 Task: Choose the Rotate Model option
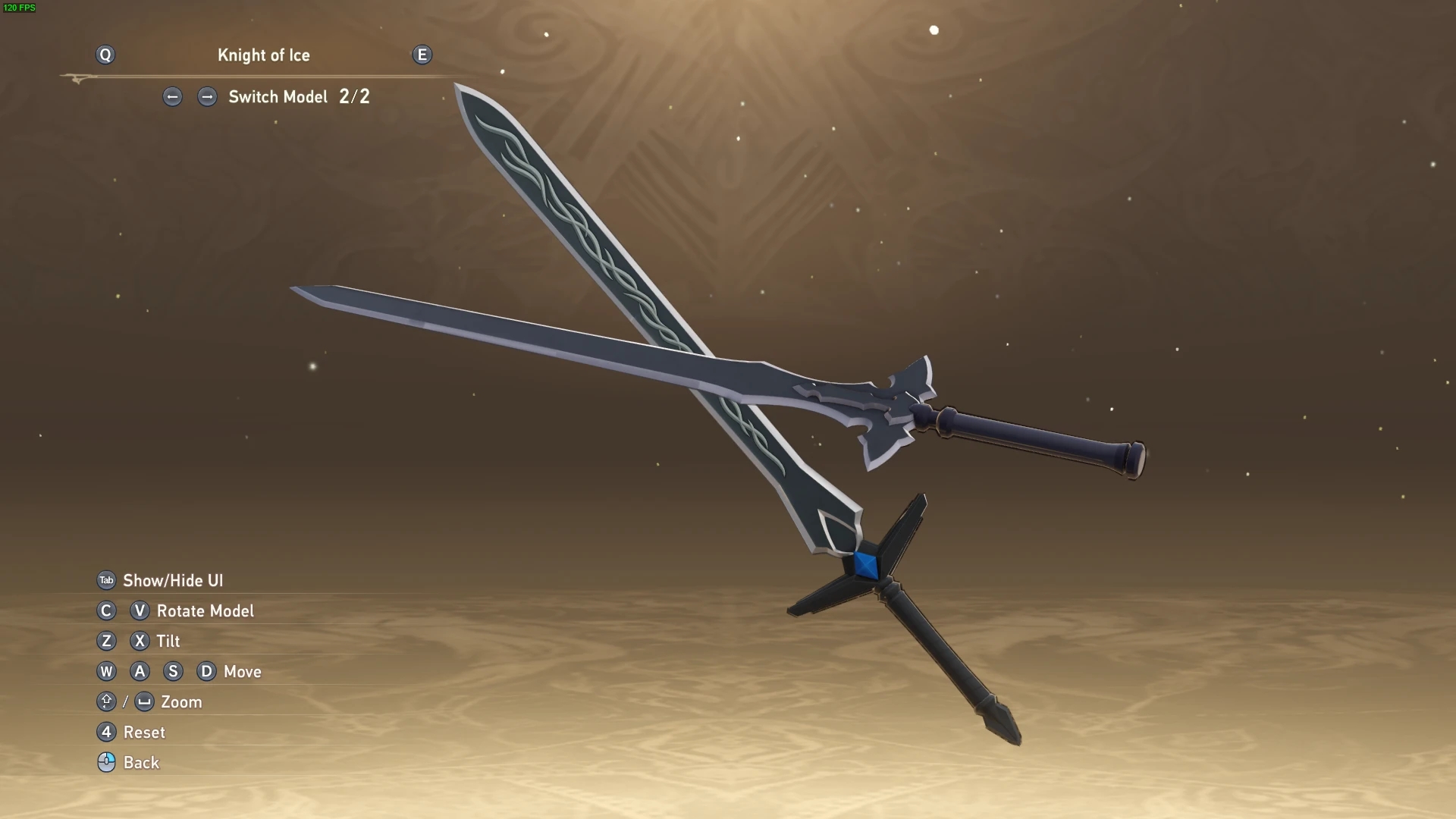[x=205, y=611]
